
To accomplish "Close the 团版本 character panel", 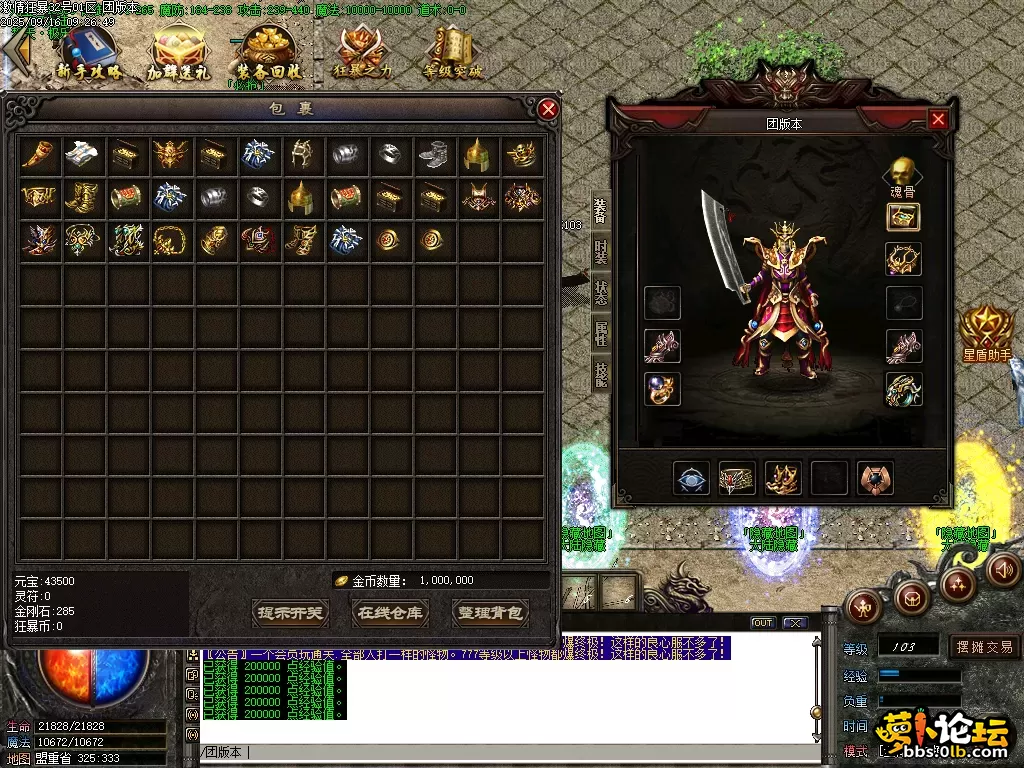I will coord(937,120).
